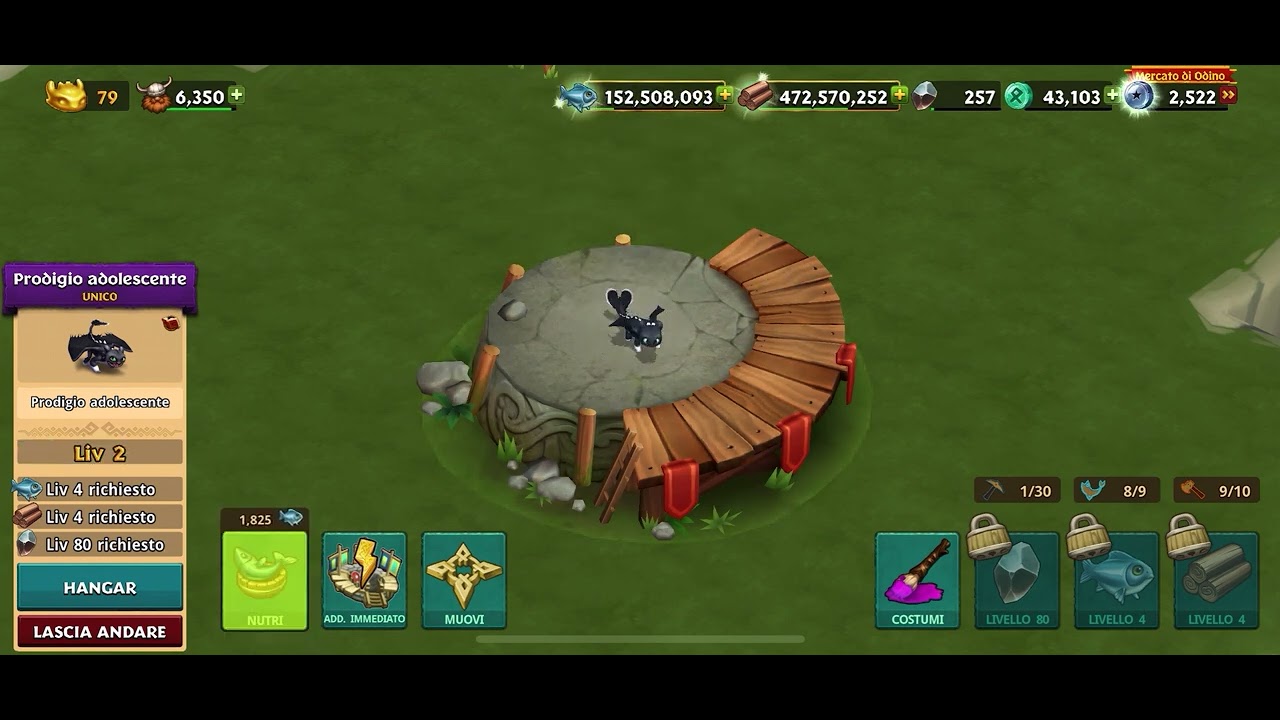Select the Muovi move button
The height and width of the screenshot is (720, 1280).
pyautogui.click(x=464, y=579)
